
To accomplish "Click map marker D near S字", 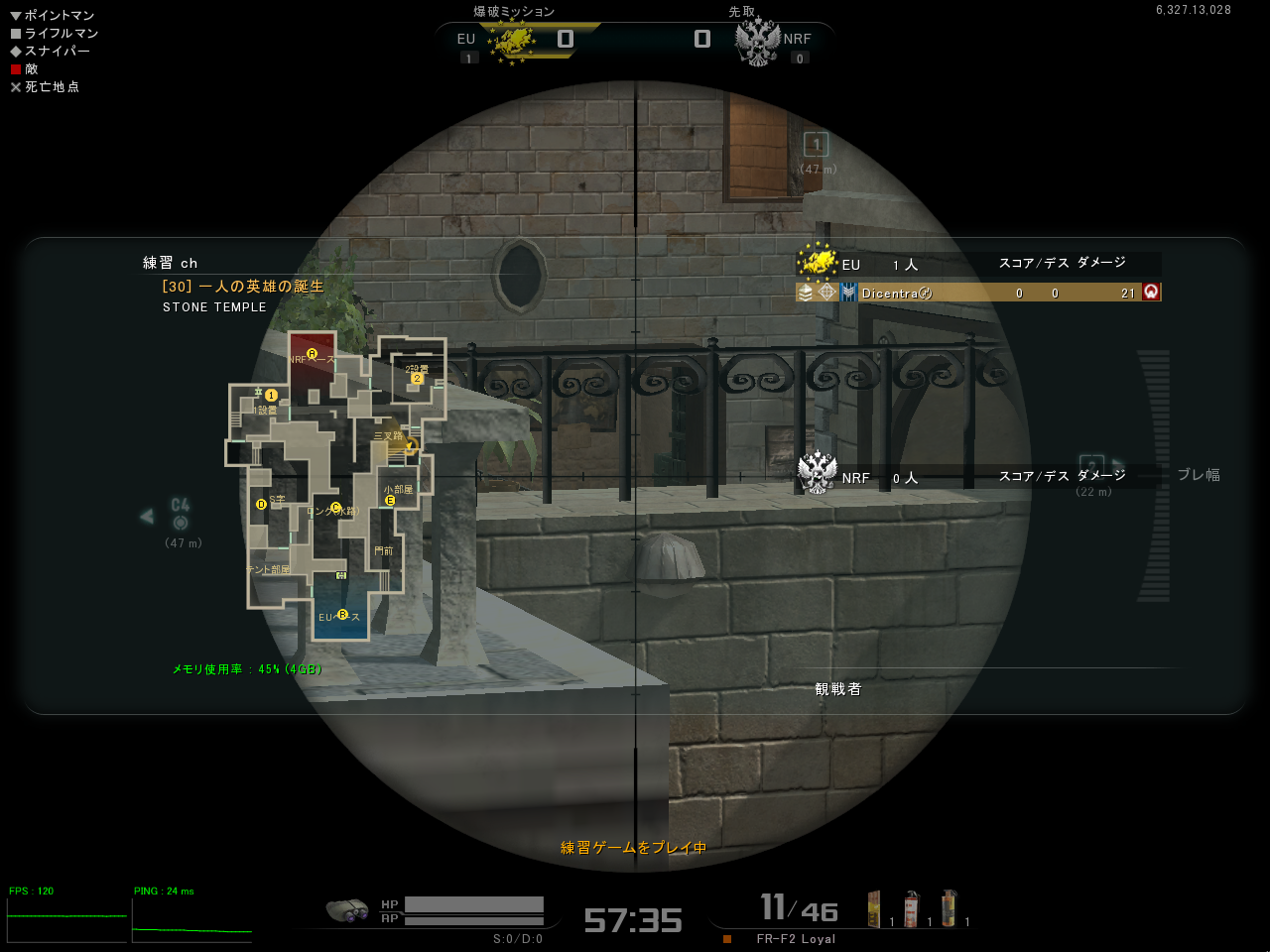I will (262, 504).
